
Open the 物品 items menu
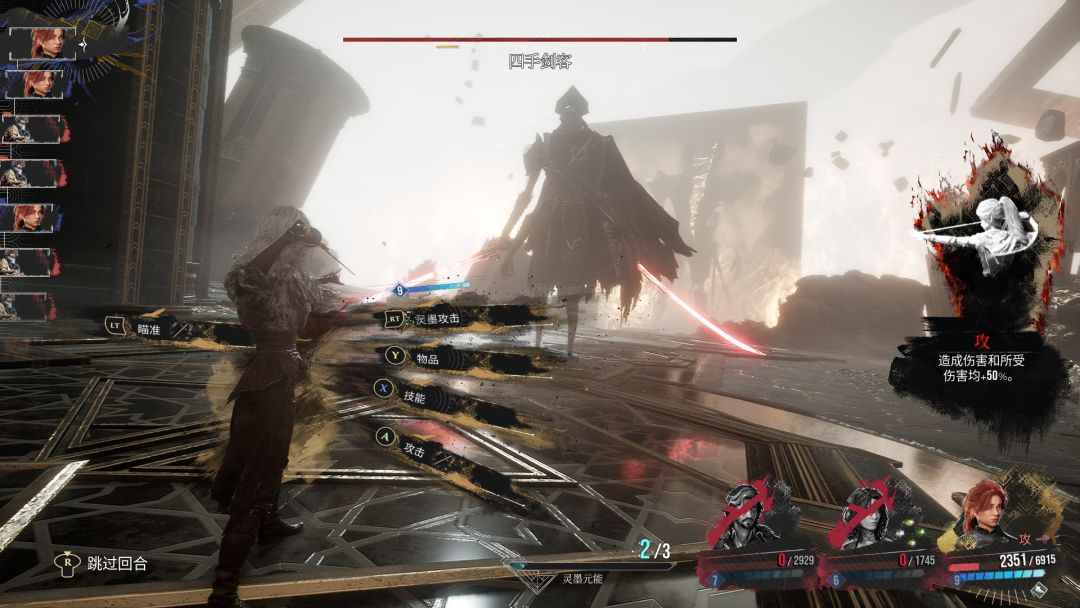point(413,355)
